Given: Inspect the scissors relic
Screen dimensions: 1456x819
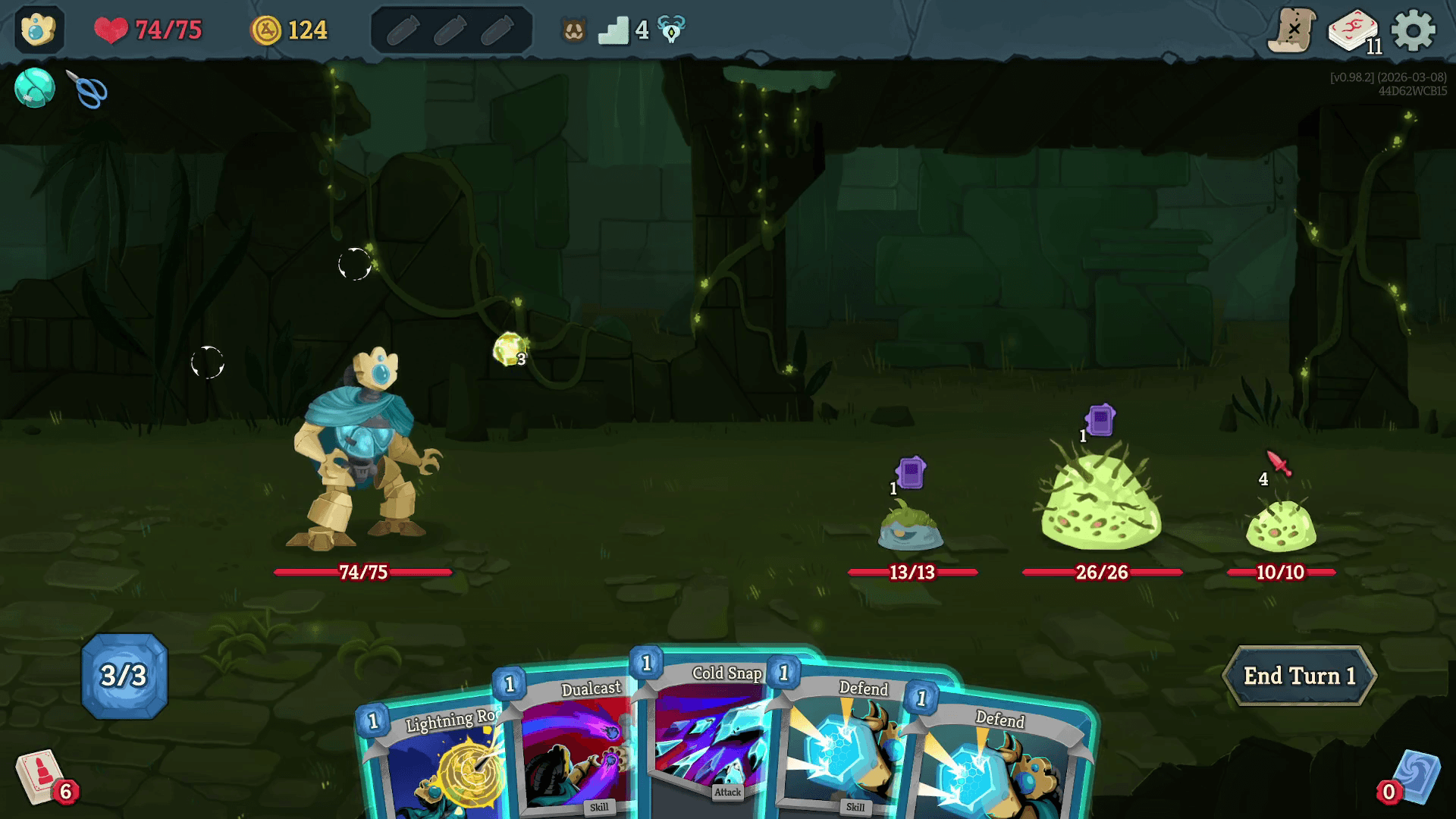Looking at the screenshot, I should [x=88, y=89].
